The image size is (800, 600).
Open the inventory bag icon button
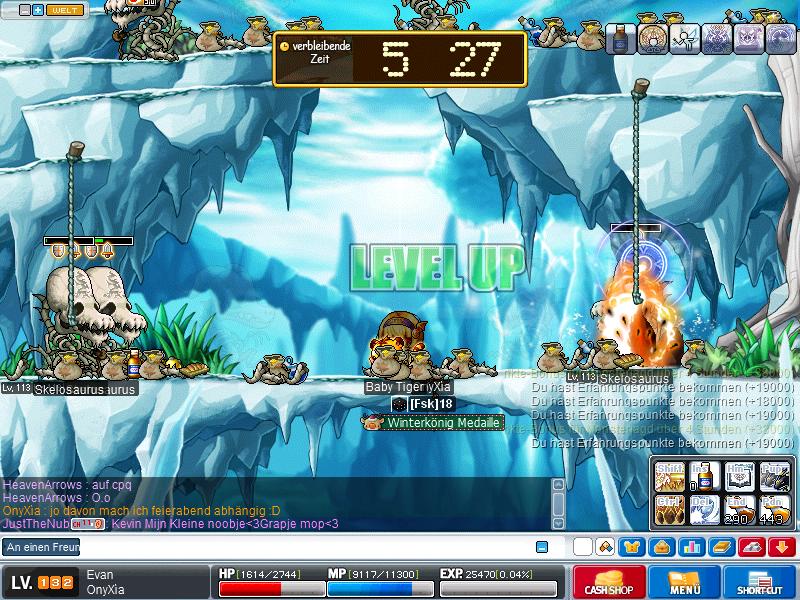[662, 547]
